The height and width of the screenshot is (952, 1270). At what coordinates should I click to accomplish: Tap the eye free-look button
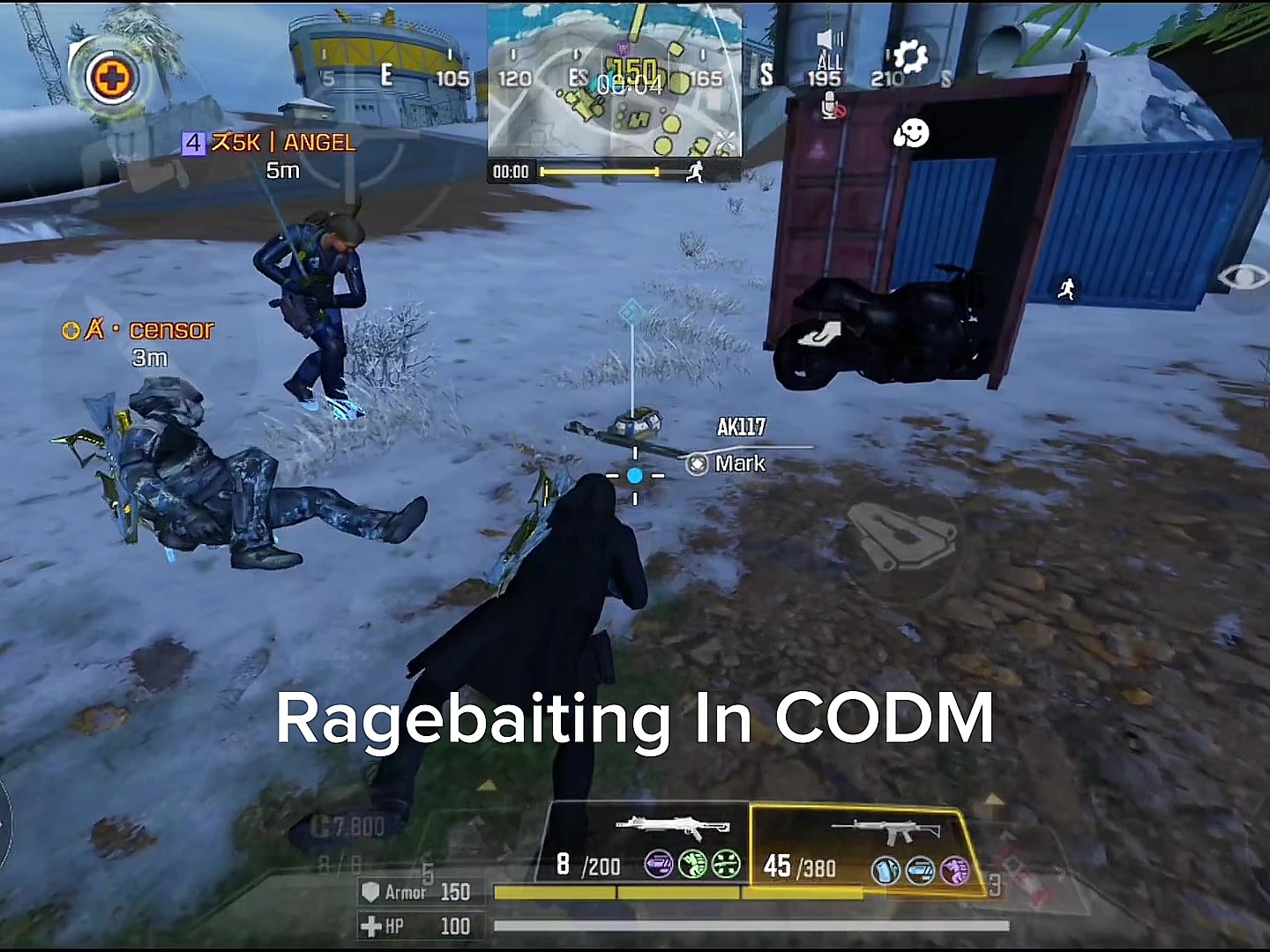point(1243,278)
